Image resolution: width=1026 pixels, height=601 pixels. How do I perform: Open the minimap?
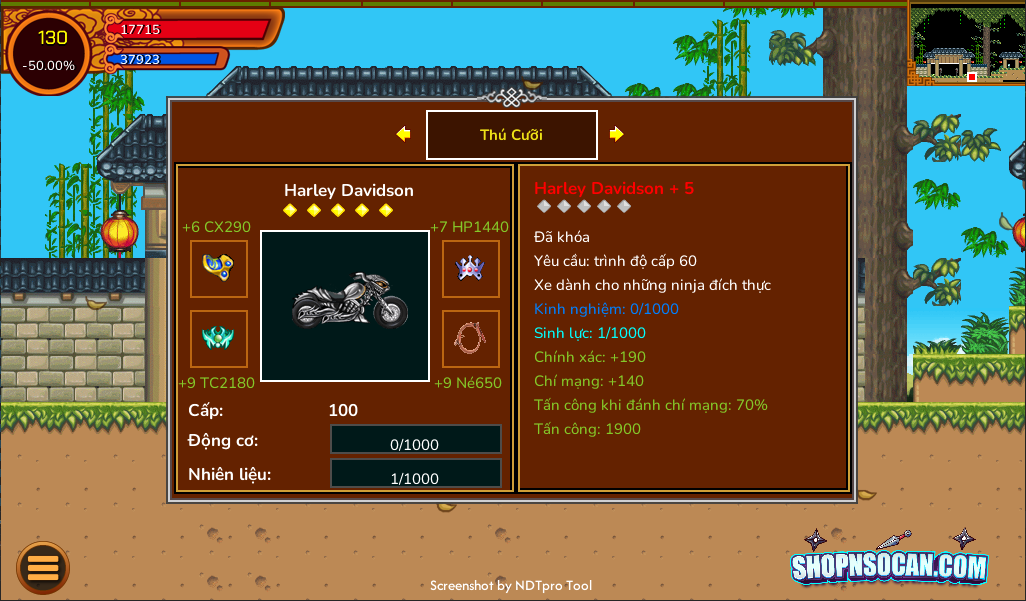pyautogui.click(x=966, y=43)
